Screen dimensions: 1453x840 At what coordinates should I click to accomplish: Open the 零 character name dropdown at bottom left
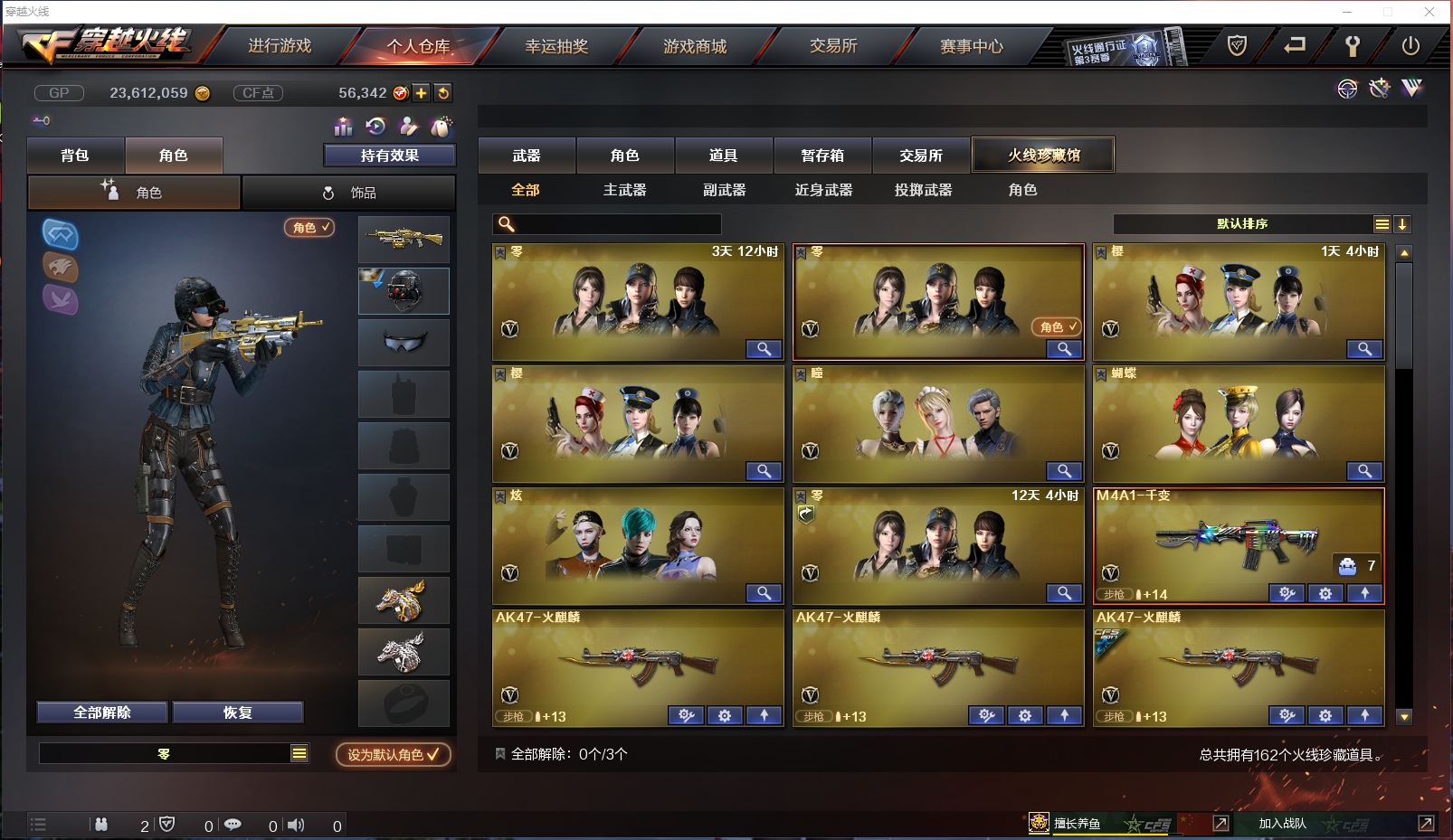tap(174, 752)
